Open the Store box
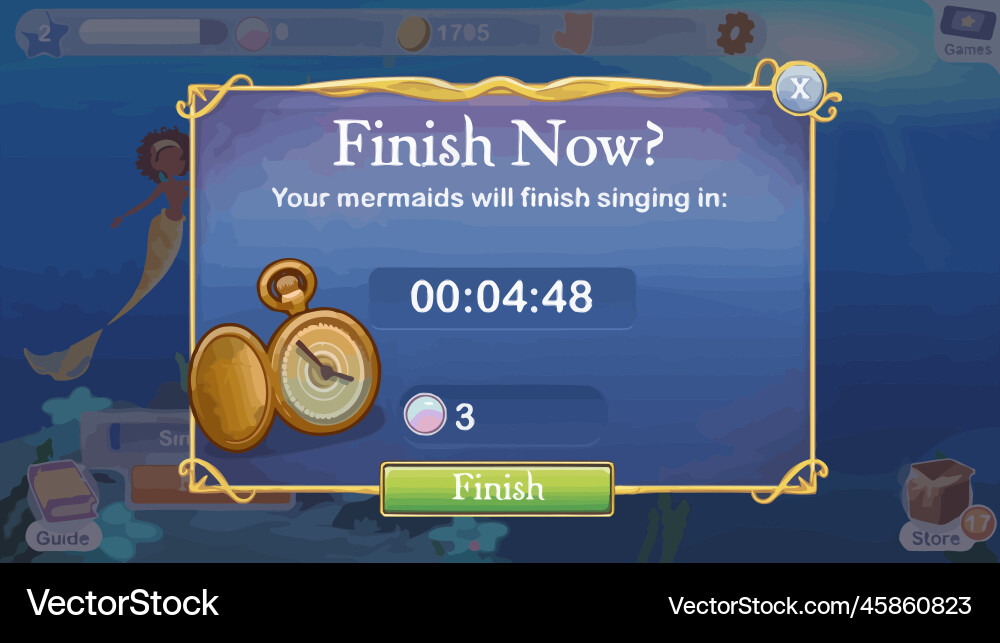The height and width of the screenshot is (643, 1000). pos(937,505)
